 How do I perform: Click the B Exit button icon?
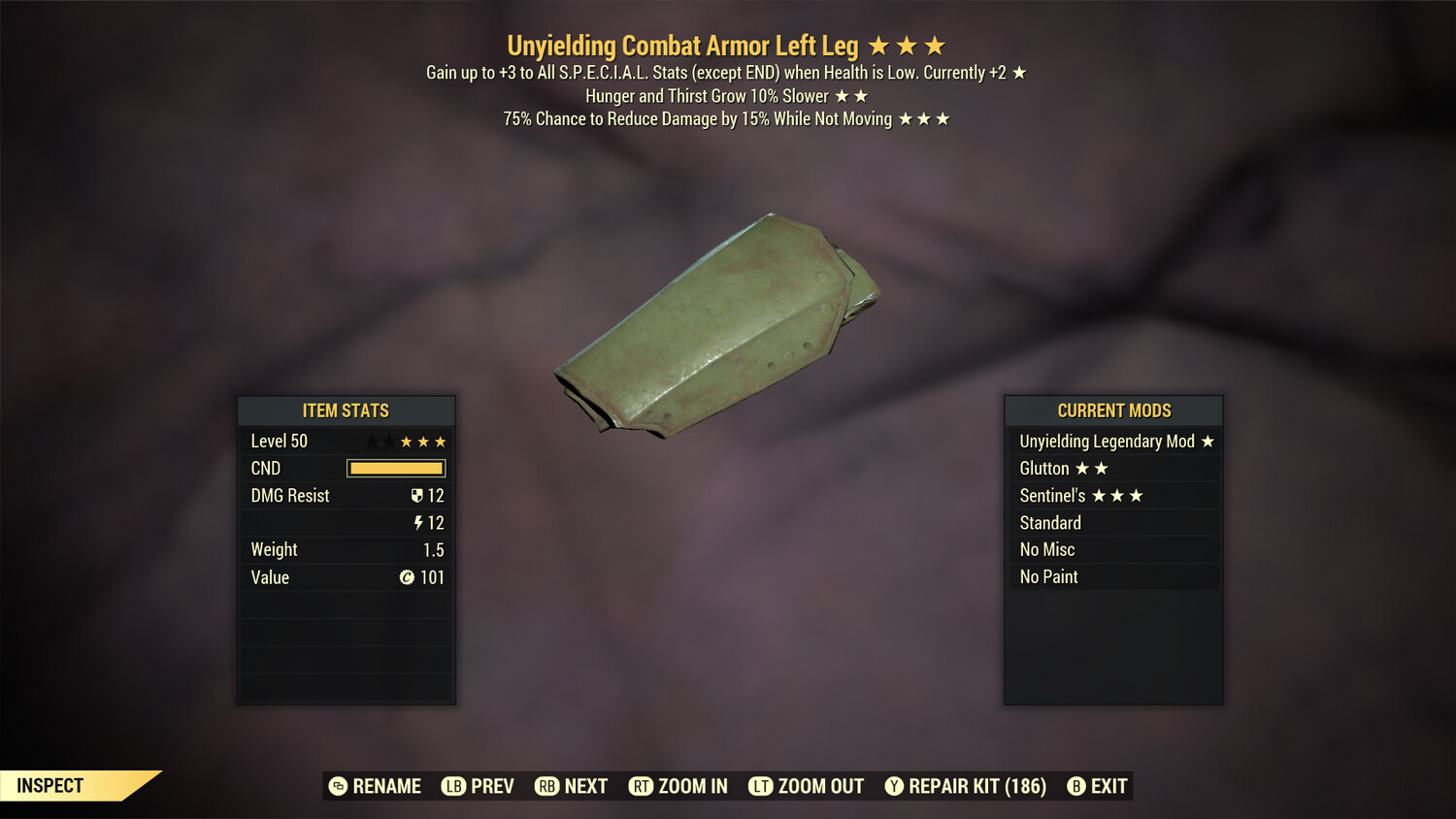[x=1076, y=787]
